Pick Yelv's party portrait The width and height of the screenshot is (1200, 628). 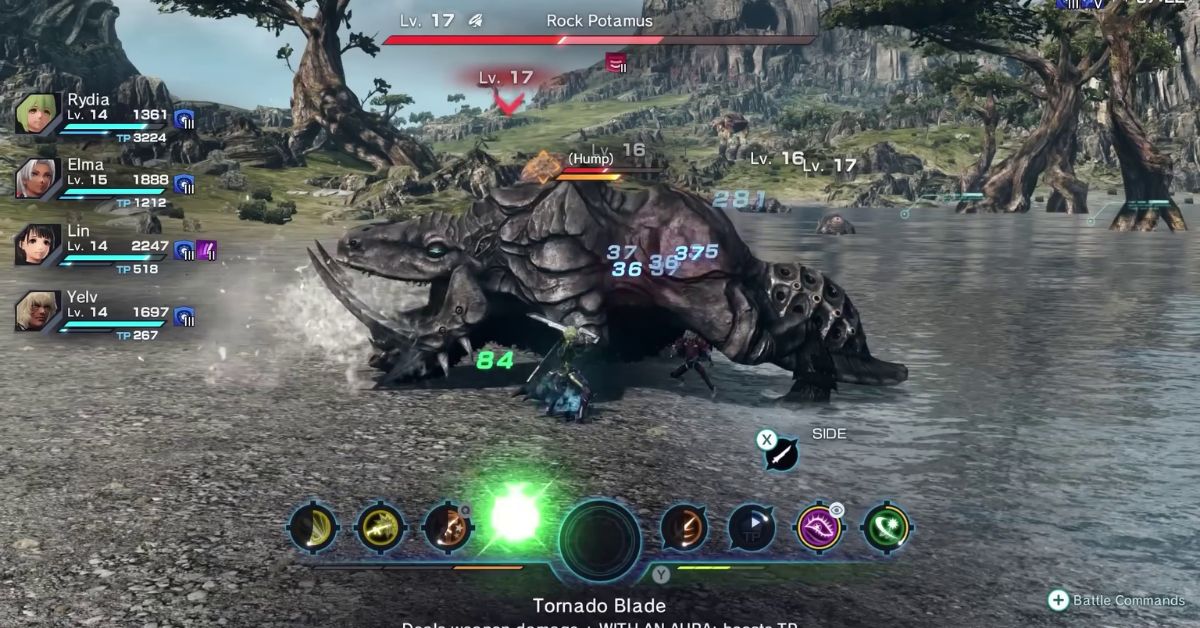coord(38,311)
